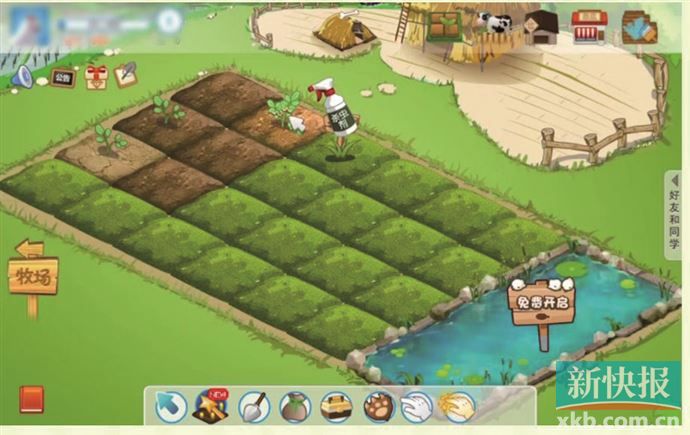Open the shop with red awning

pos(589,25)
